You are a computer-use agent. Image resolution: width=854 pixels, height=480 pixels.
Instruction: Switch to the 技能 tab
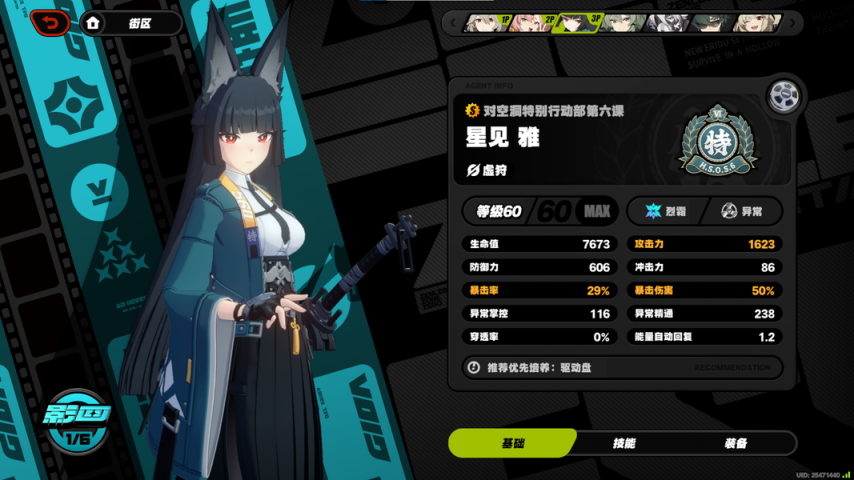[622, 443]
